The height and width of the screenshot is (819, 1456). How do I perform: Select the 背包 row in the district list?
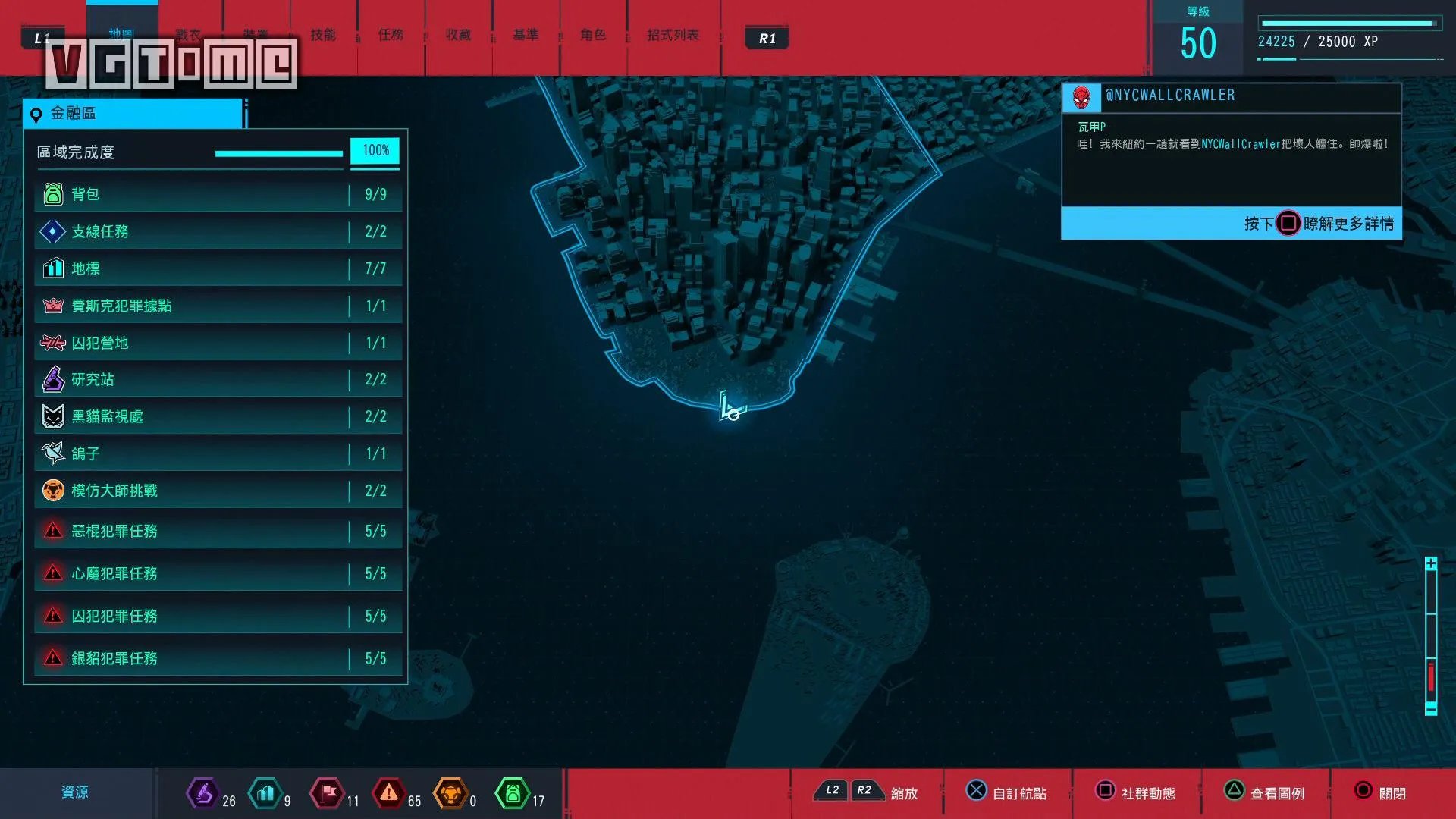tap(216, 195)
